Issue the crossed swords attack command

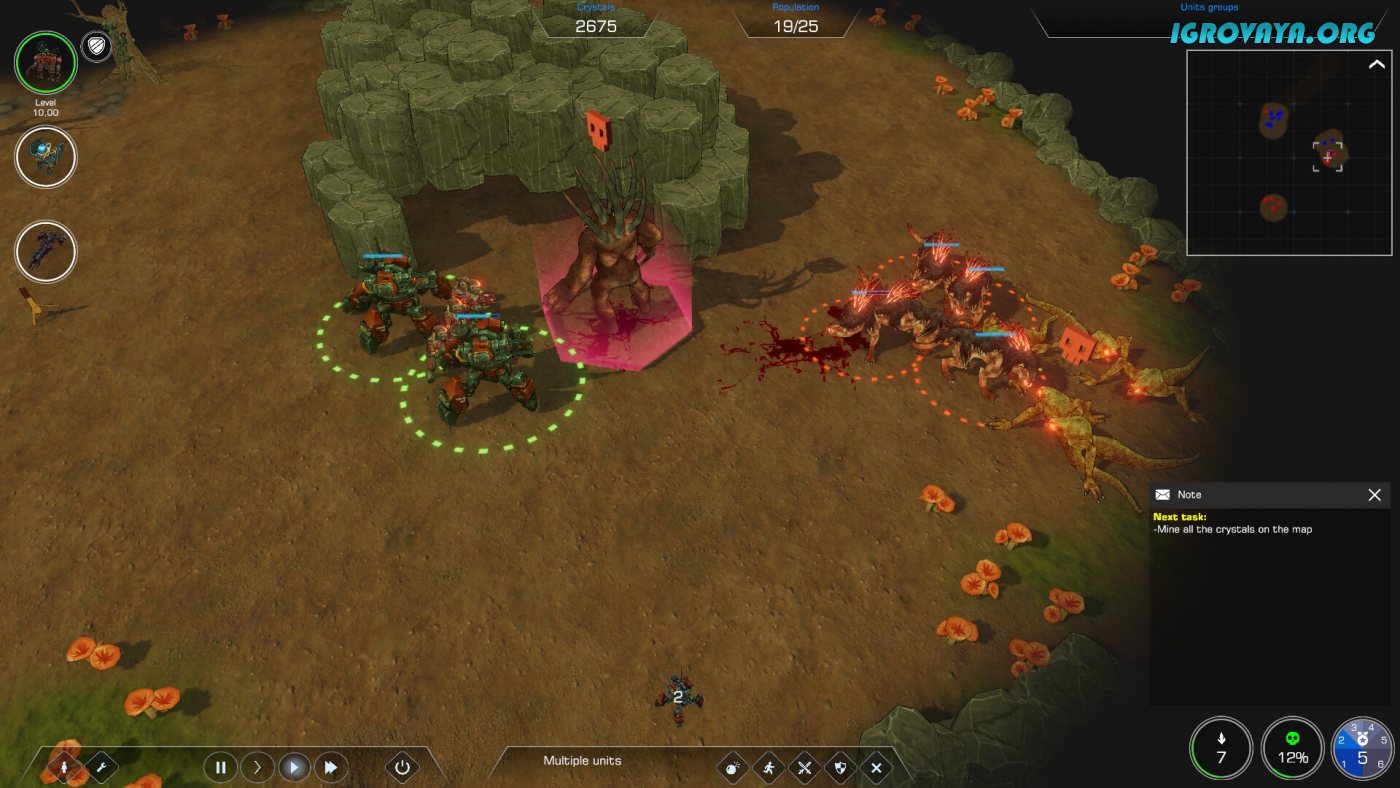pyautogui.click(x=804, y=768)
